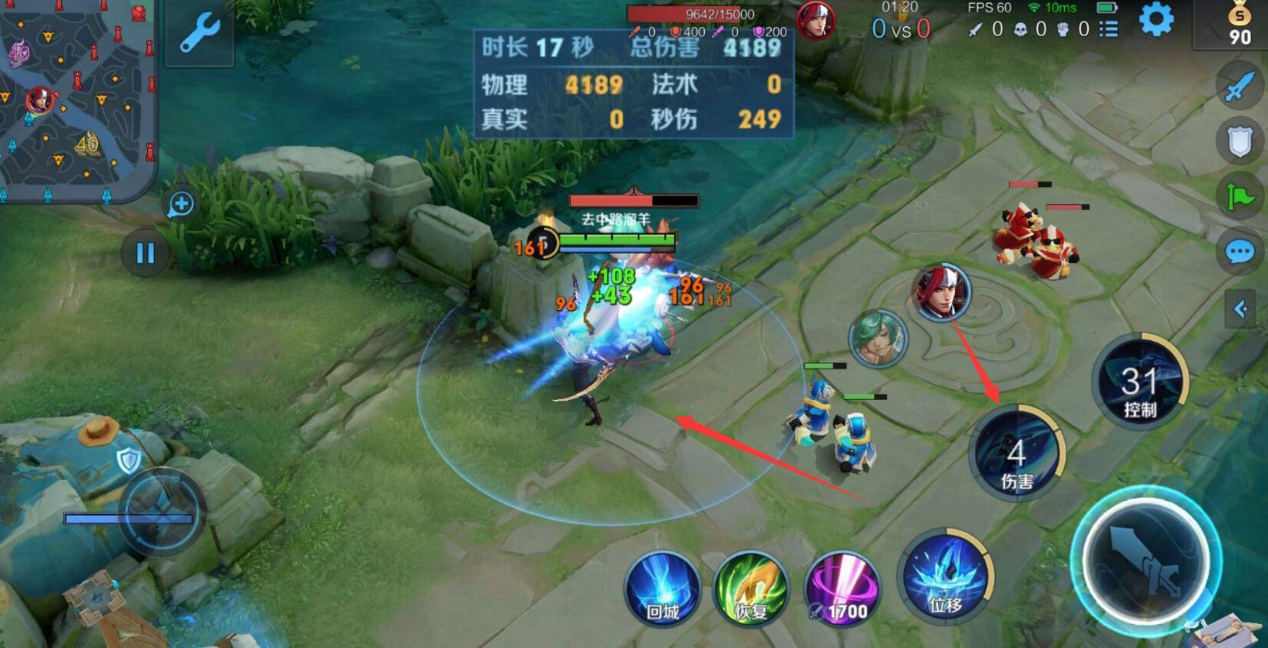Open the scoreboard list icon

tap(1108, 30)
